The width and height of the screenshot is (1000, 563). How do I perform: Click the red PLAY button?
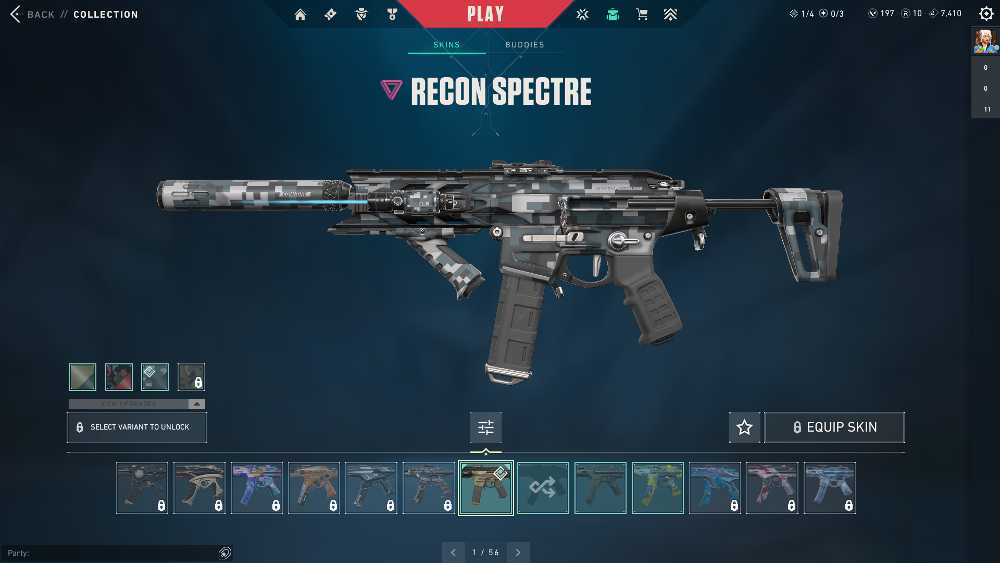[485, 14]
